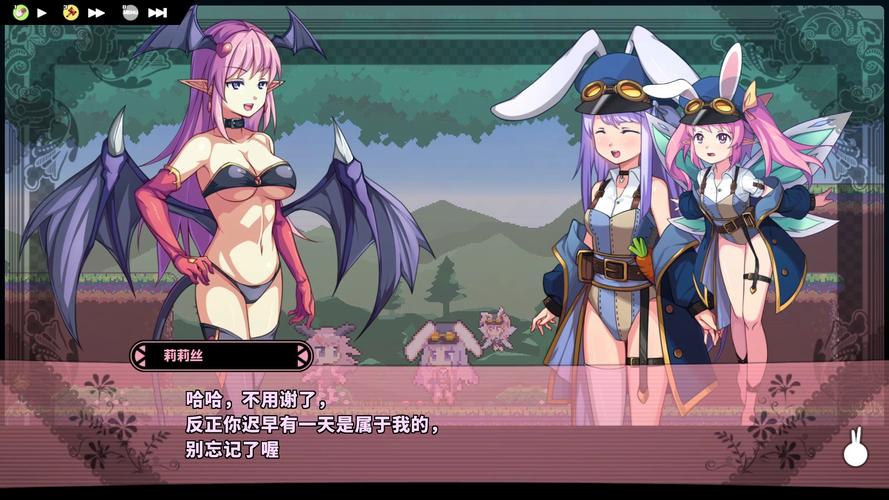Advance dialogue via the white rabbit icon
The image size is (889, 500).
point(855,449)
